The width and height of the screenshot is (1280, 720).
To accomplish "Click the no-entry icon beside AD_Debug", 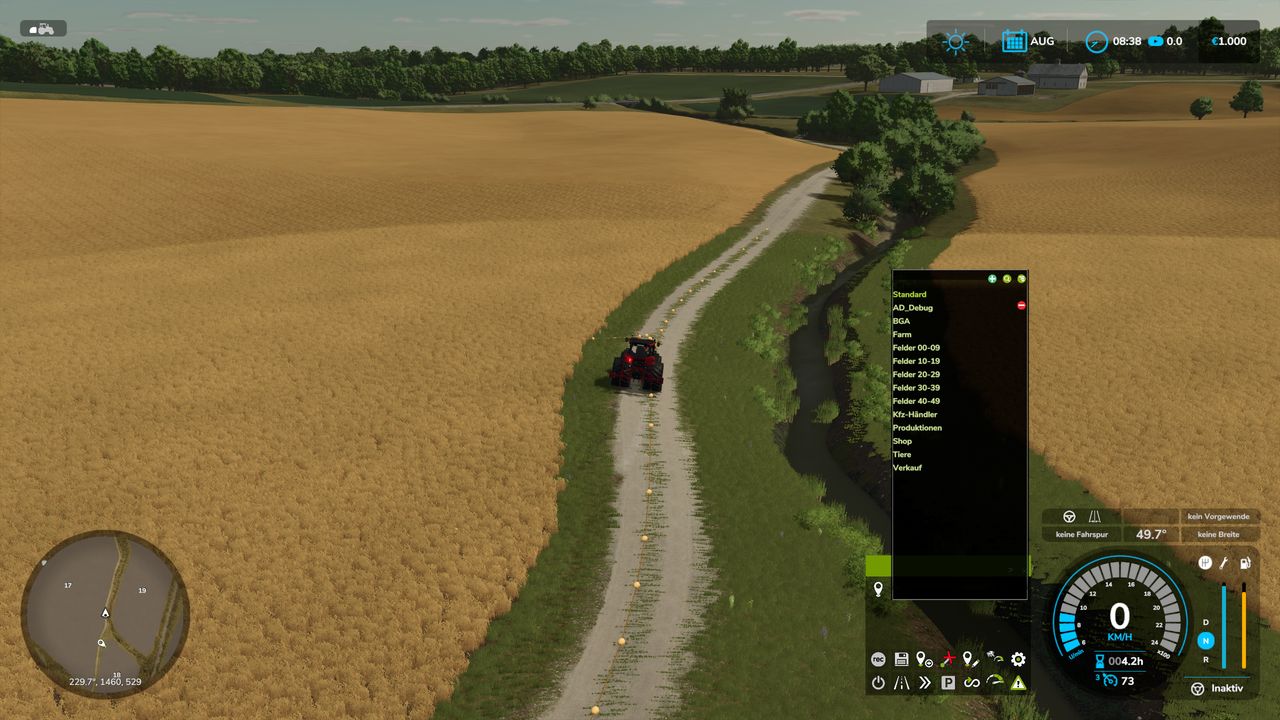I will [x=1021, y=303].
